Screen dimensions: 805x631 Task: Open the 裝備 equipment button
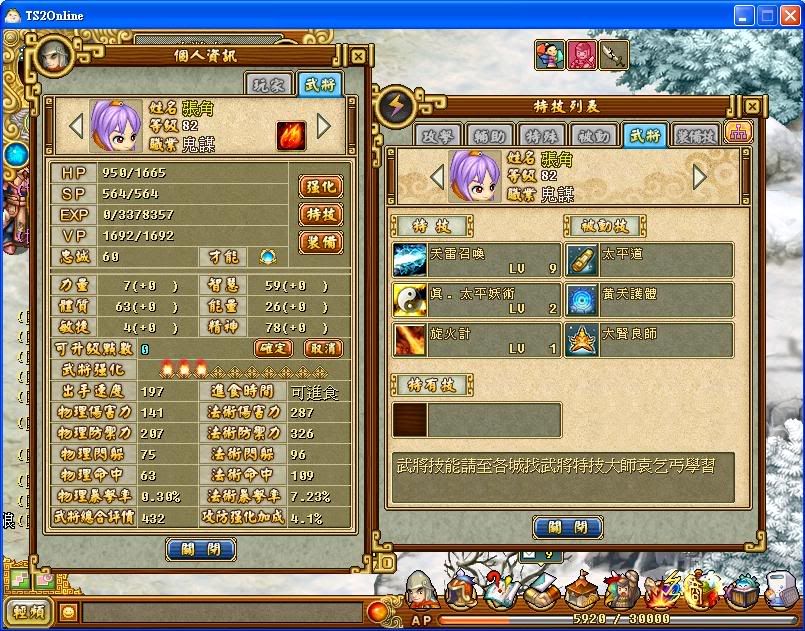(320, 241)
